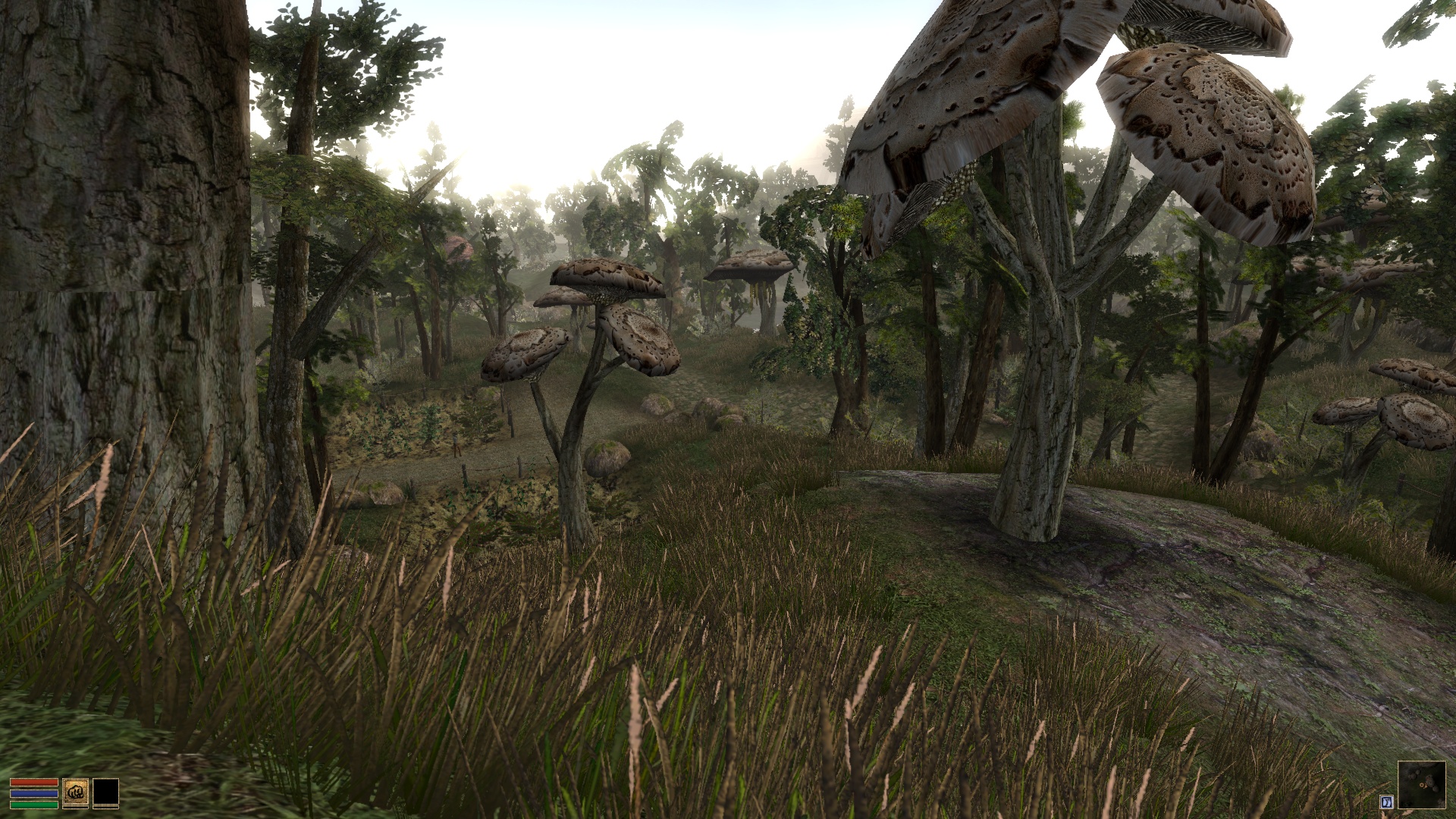The width and height of the screenshot is (1456, 819).
Task: Click the blue active effect icon
Action: tap(1387, 802)
